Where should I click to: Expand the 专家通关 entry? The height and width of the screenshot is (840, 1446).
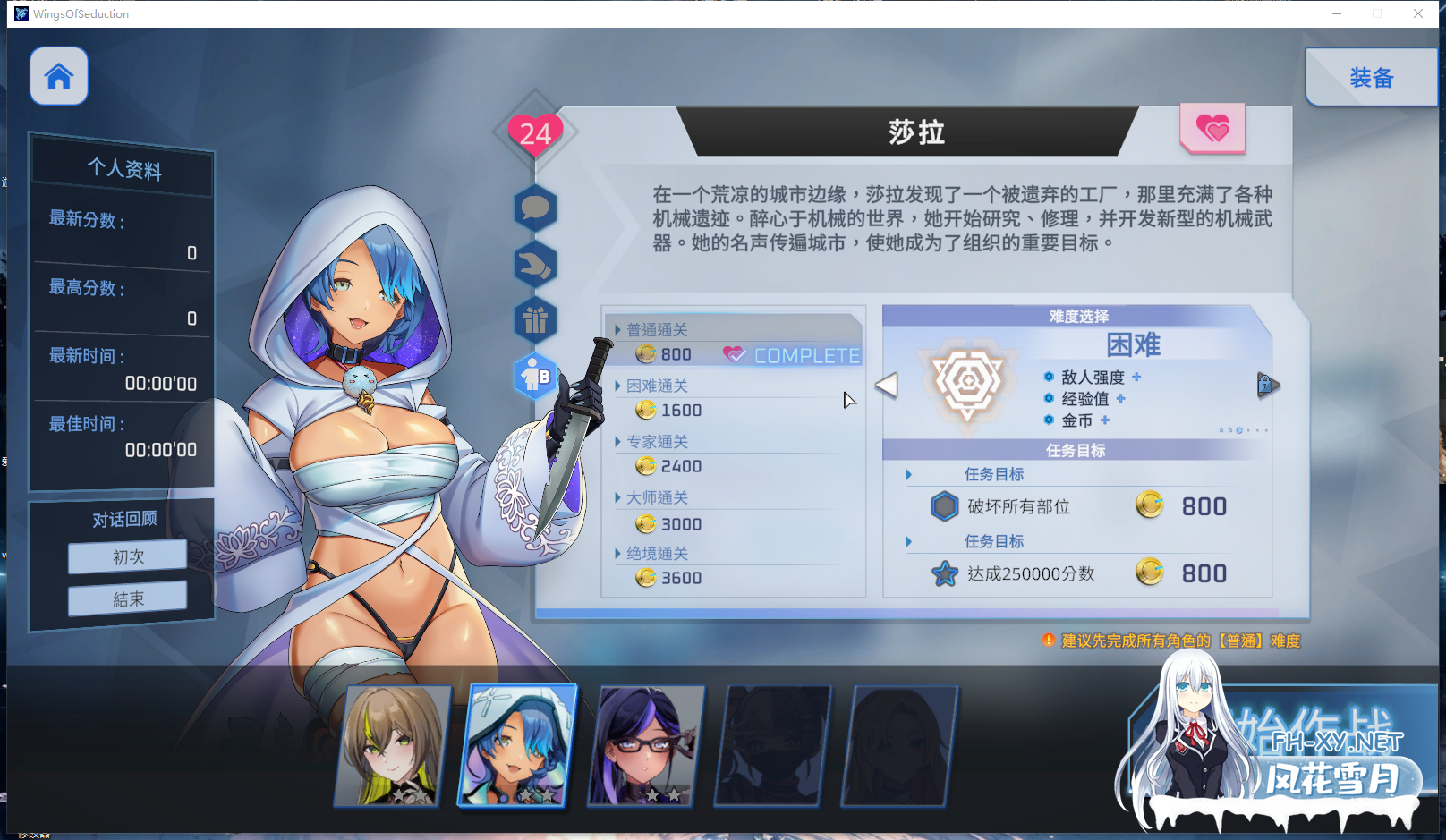617,441
